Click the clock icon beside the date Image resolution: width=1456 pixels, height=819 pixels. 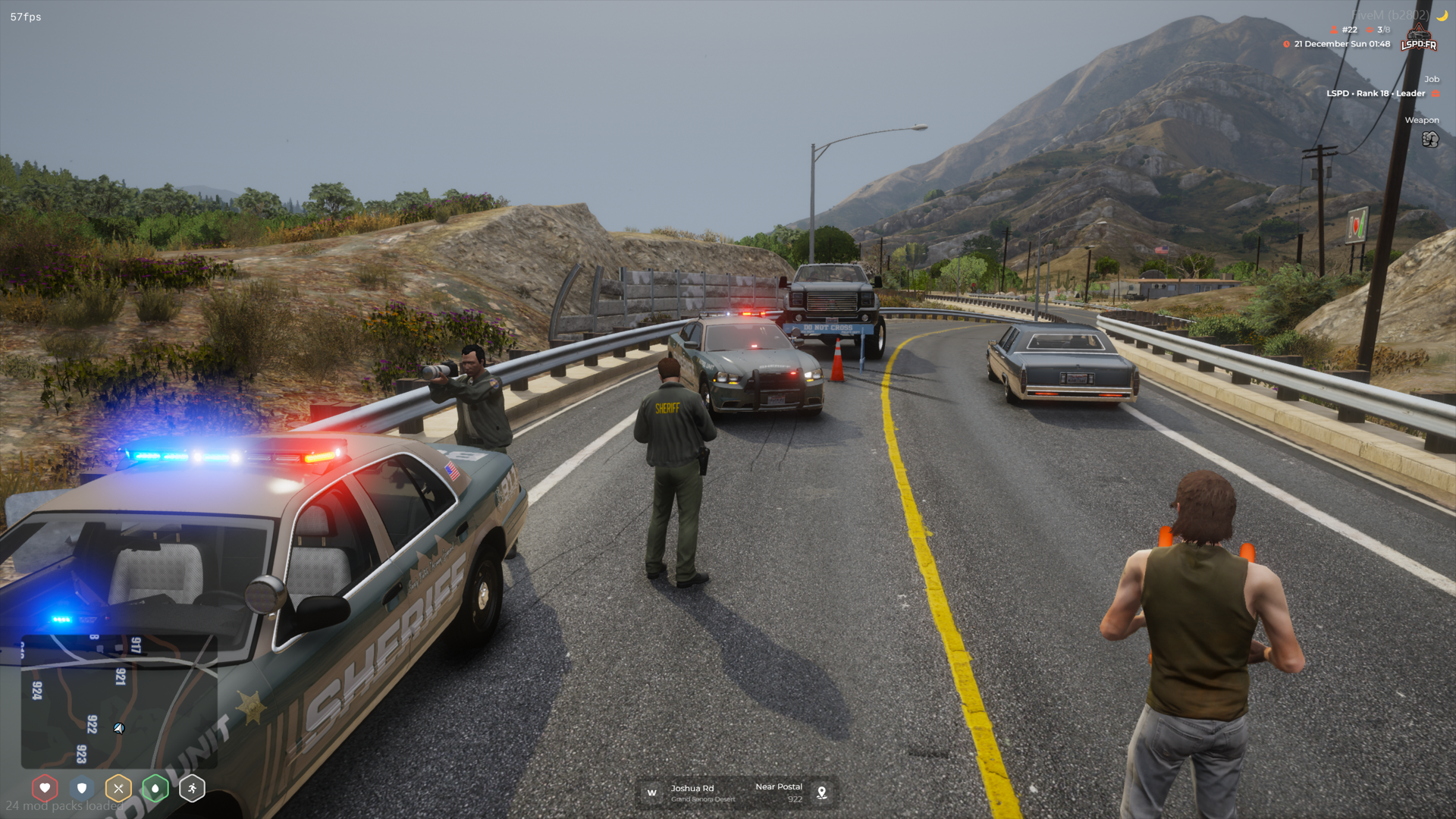(x=1288, y=44)
